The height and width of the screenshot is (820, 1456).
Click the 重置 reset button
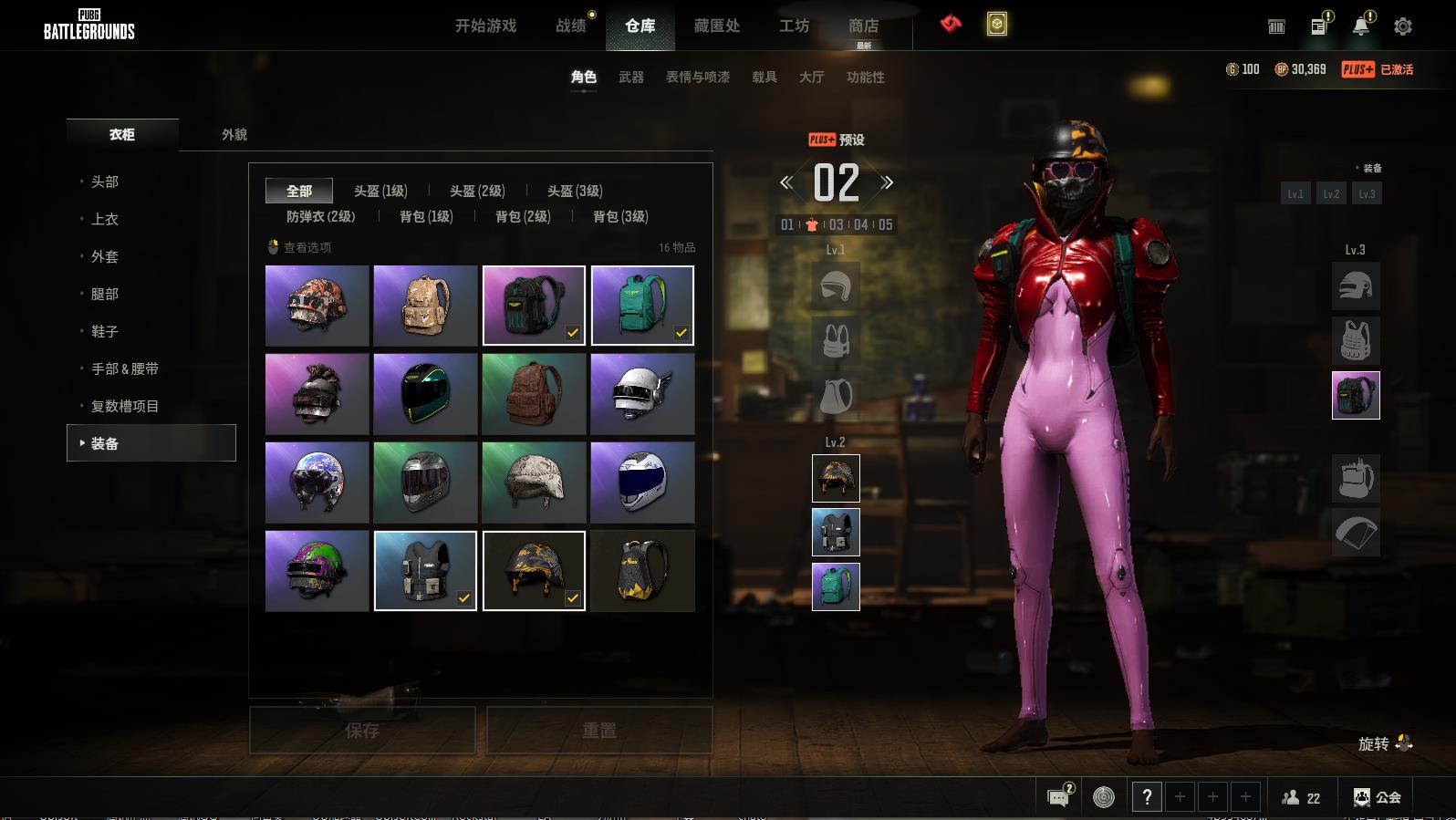pos(599,731)
